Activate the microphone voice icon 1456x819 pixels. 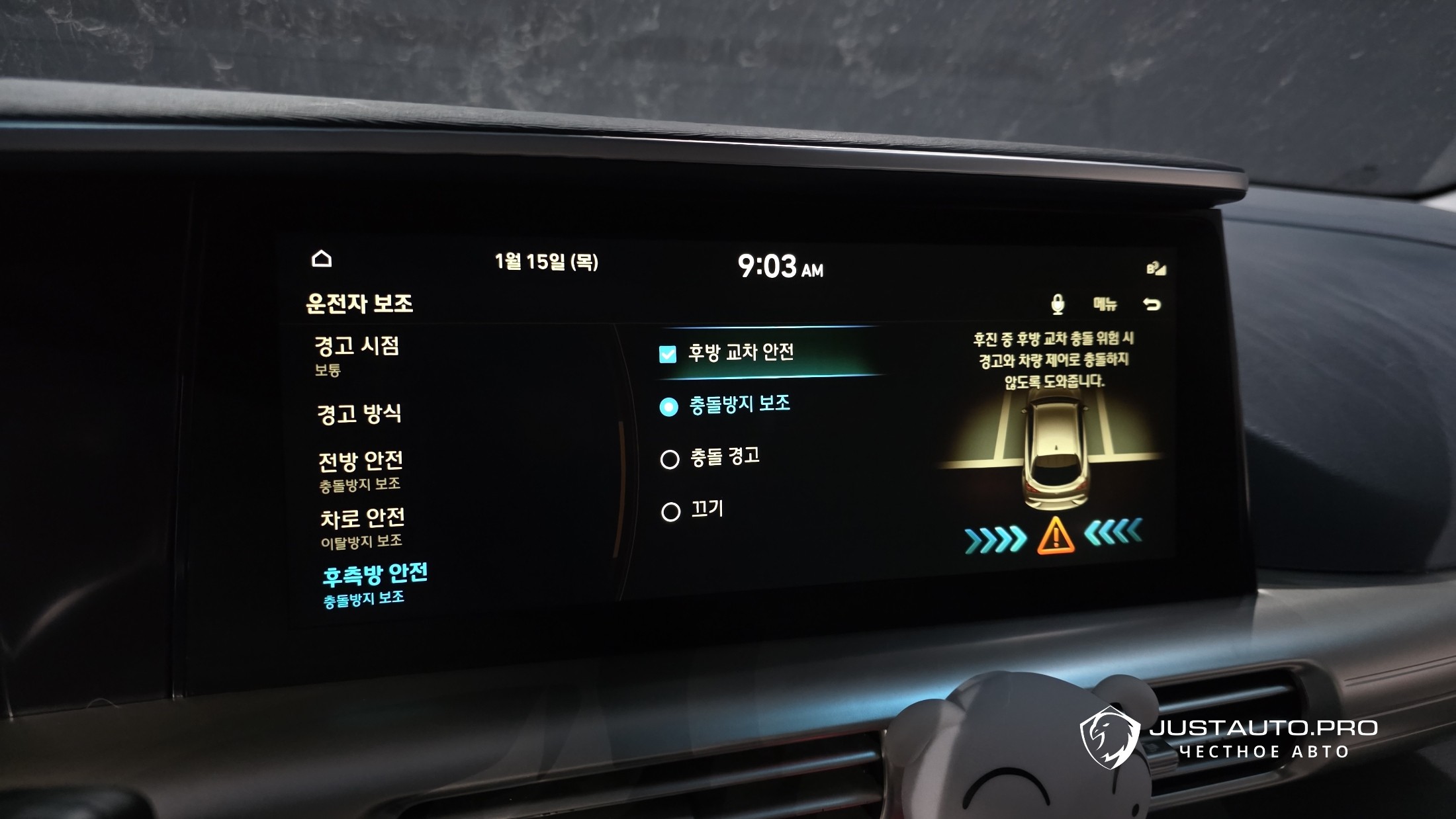[1058, 304]
